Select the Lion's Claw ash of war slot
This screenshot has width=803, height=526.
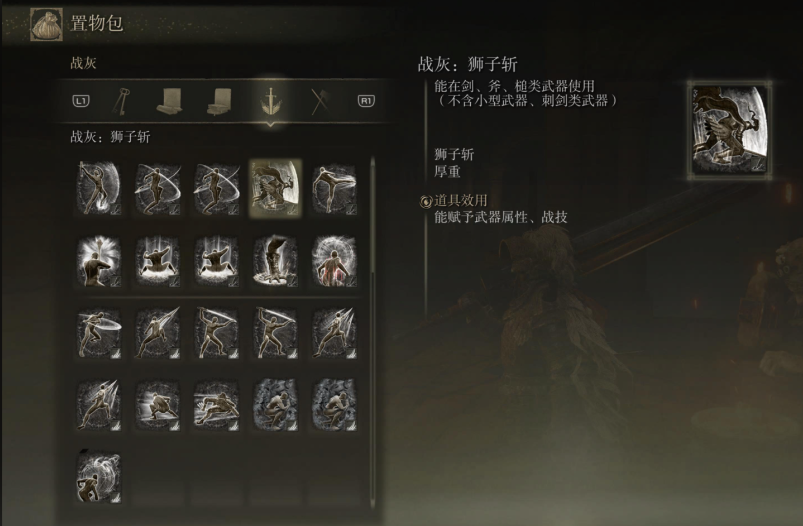(275, 187)
